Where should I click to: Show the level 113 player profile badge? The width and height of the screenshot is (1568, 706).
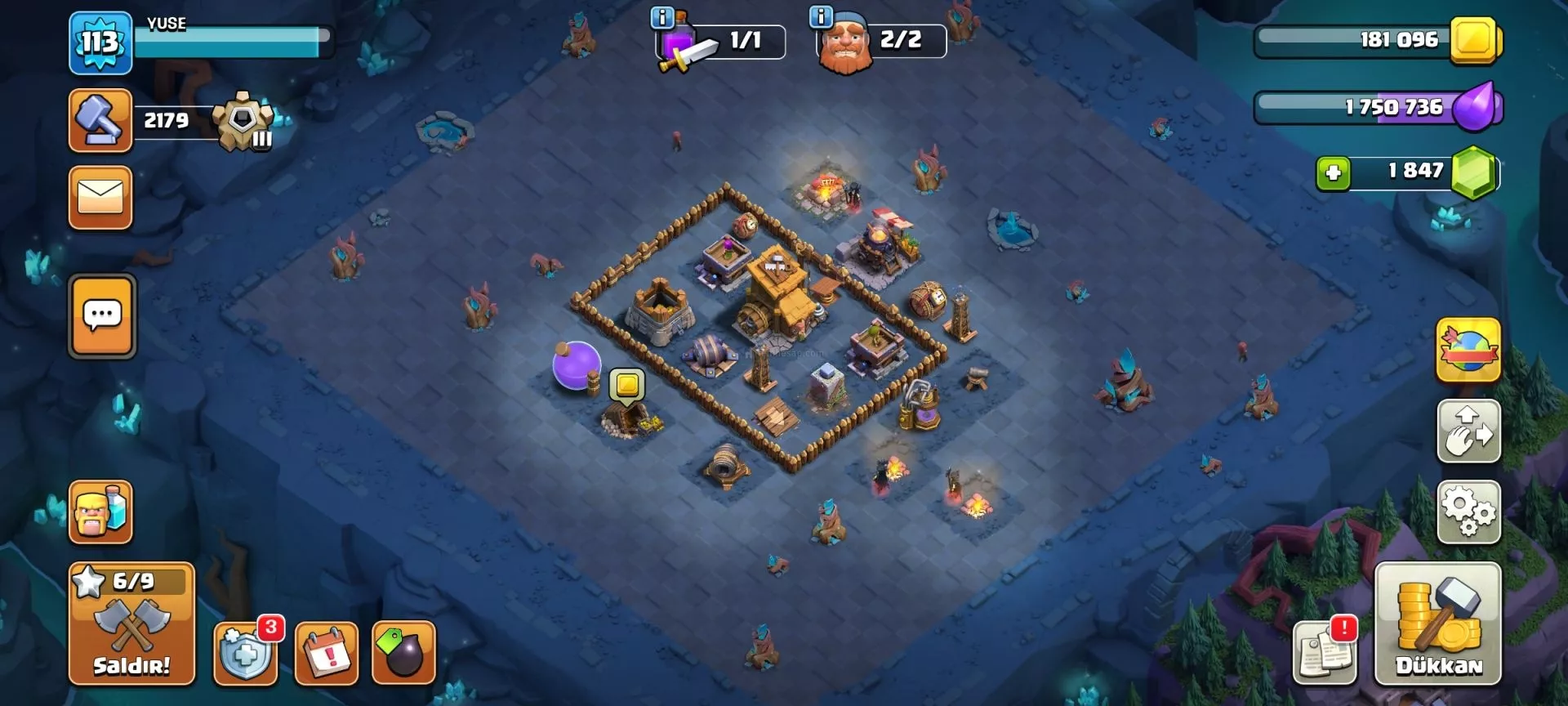[x=100, y=42]
